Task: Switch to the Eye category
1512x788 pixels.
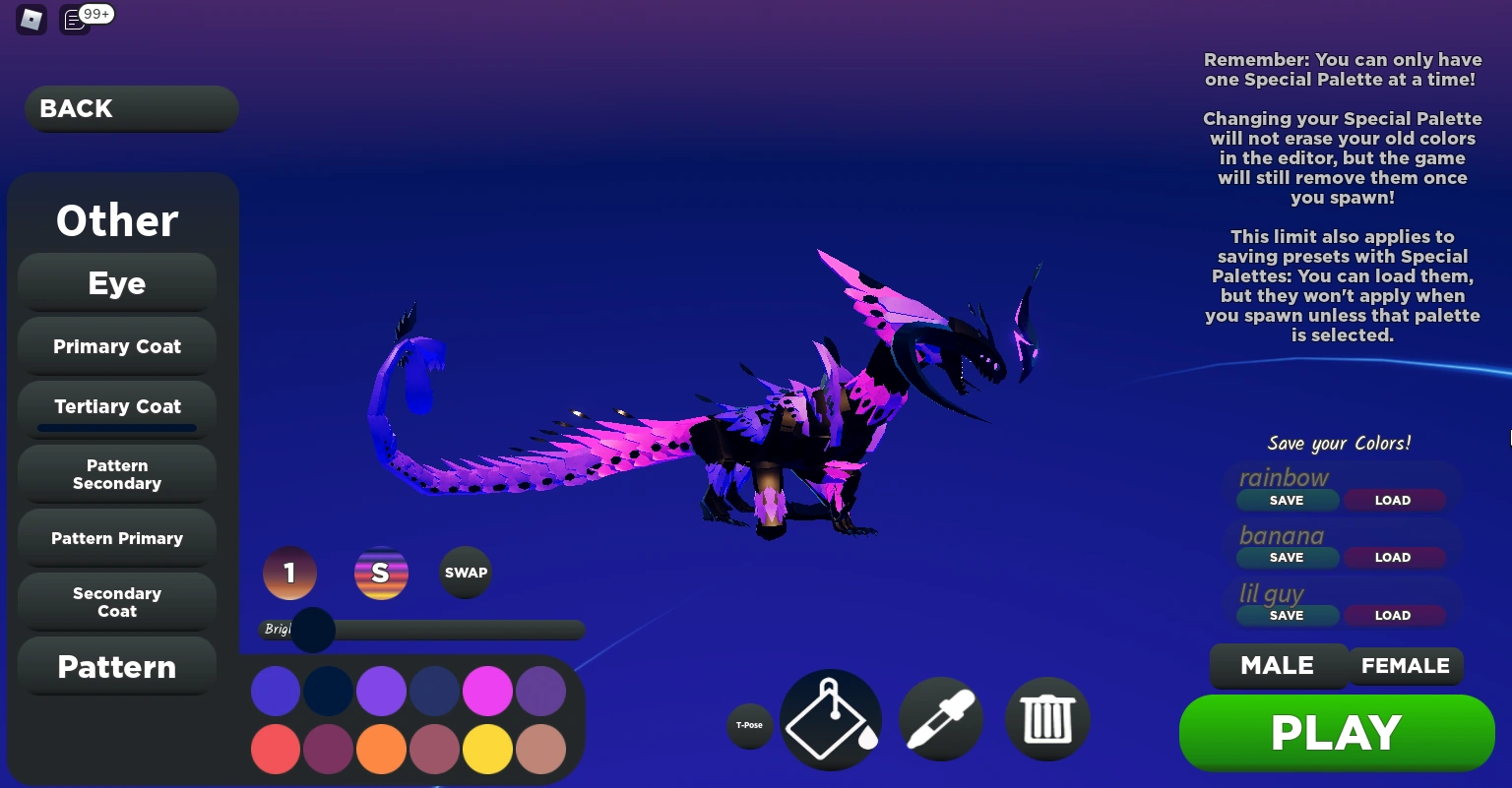Action: [x=116, y=282]
